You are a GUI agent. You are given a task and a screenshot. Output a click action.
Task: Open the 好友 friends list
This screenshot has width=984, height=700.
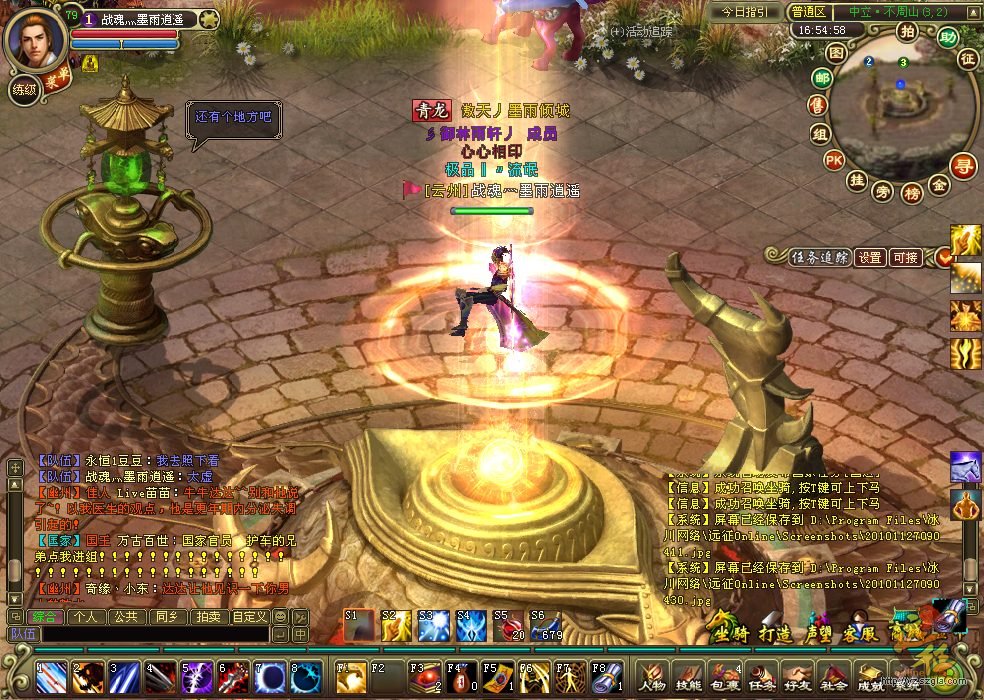[796, 677]
